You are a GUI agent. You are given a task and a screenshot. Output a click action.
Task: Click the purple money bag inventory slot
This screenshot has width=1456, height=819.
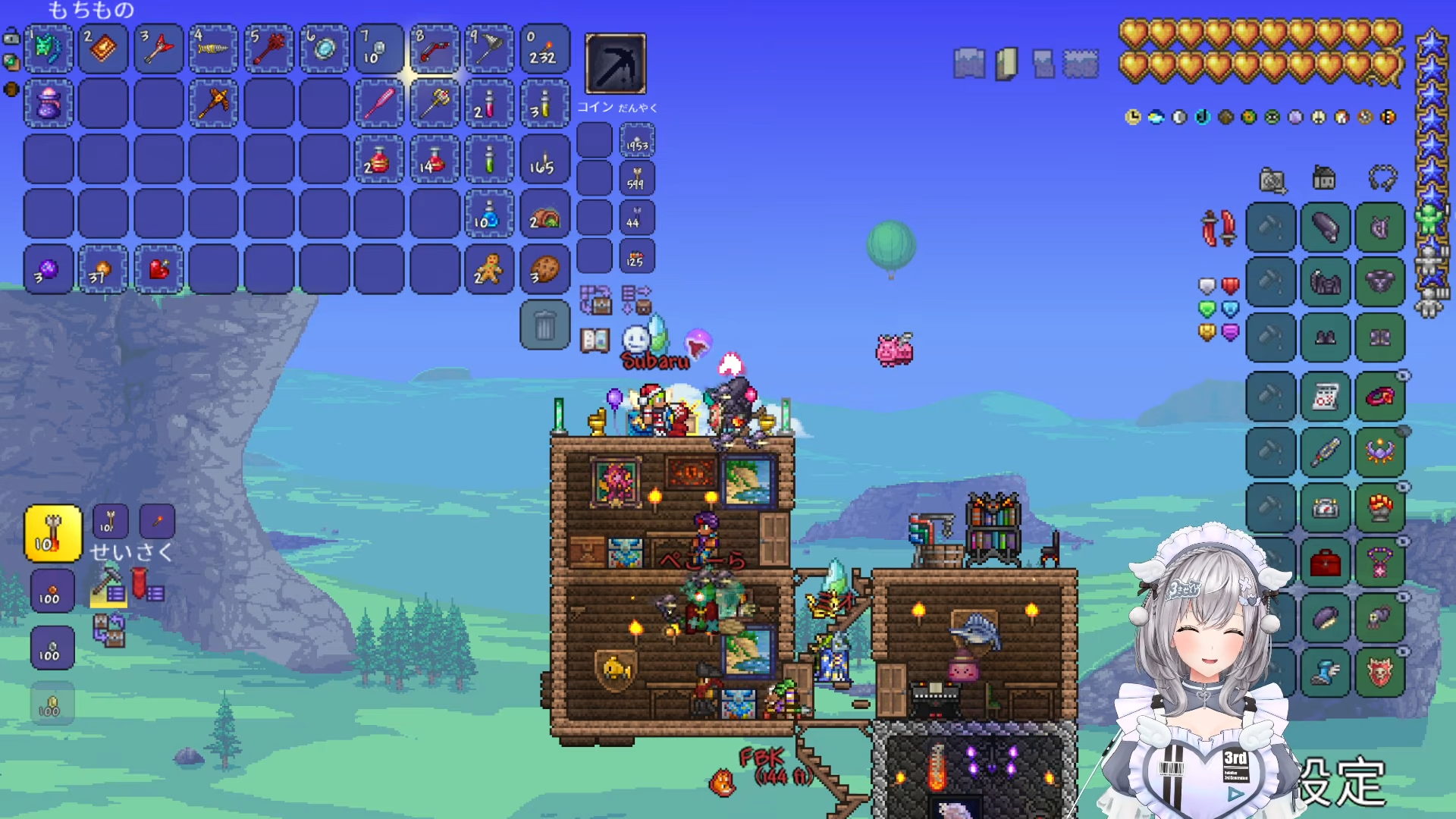tap(49, 103)
